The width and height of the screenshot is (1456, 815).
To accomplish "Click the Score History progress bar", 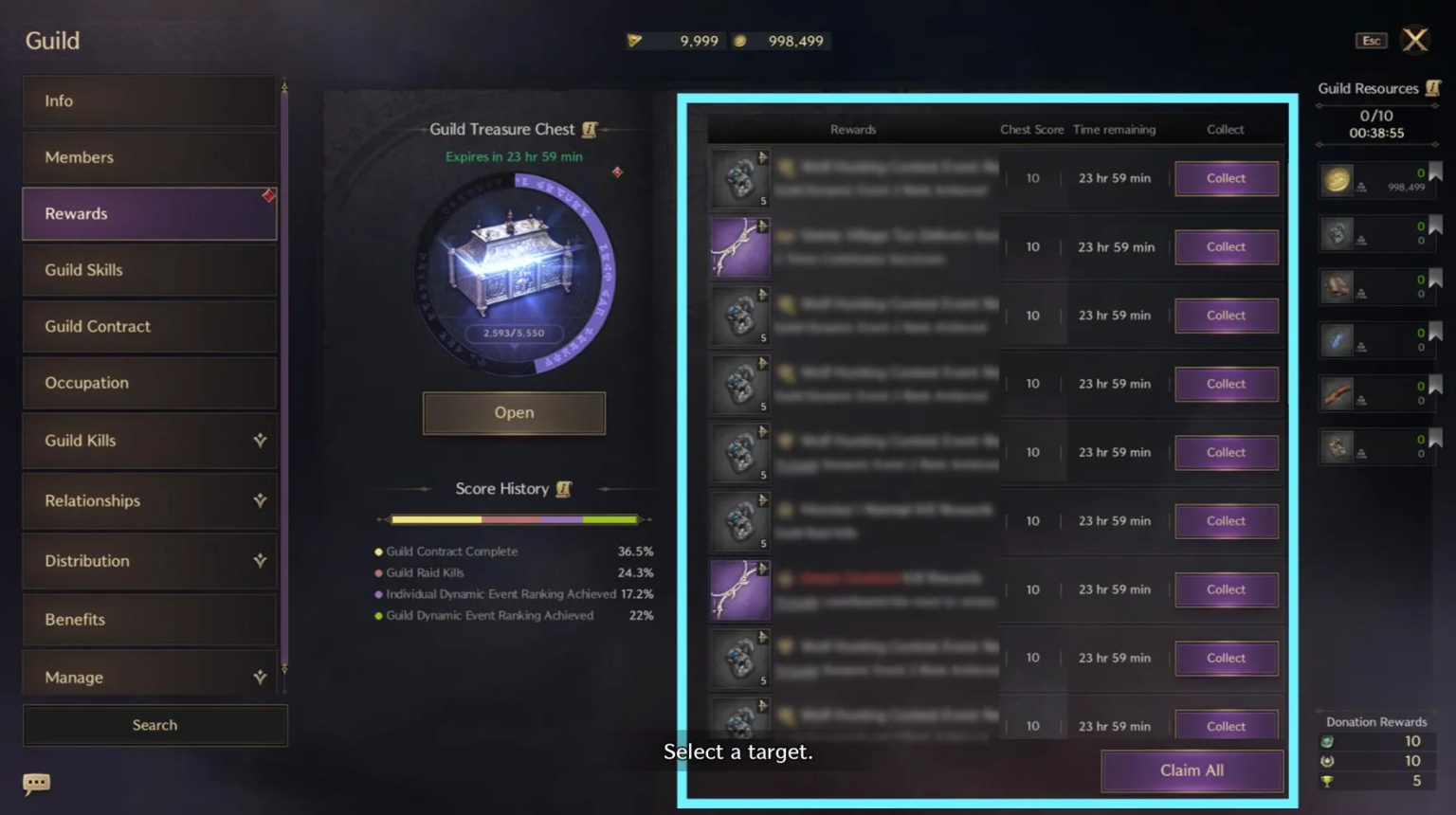I will click(x=517, y=519).
